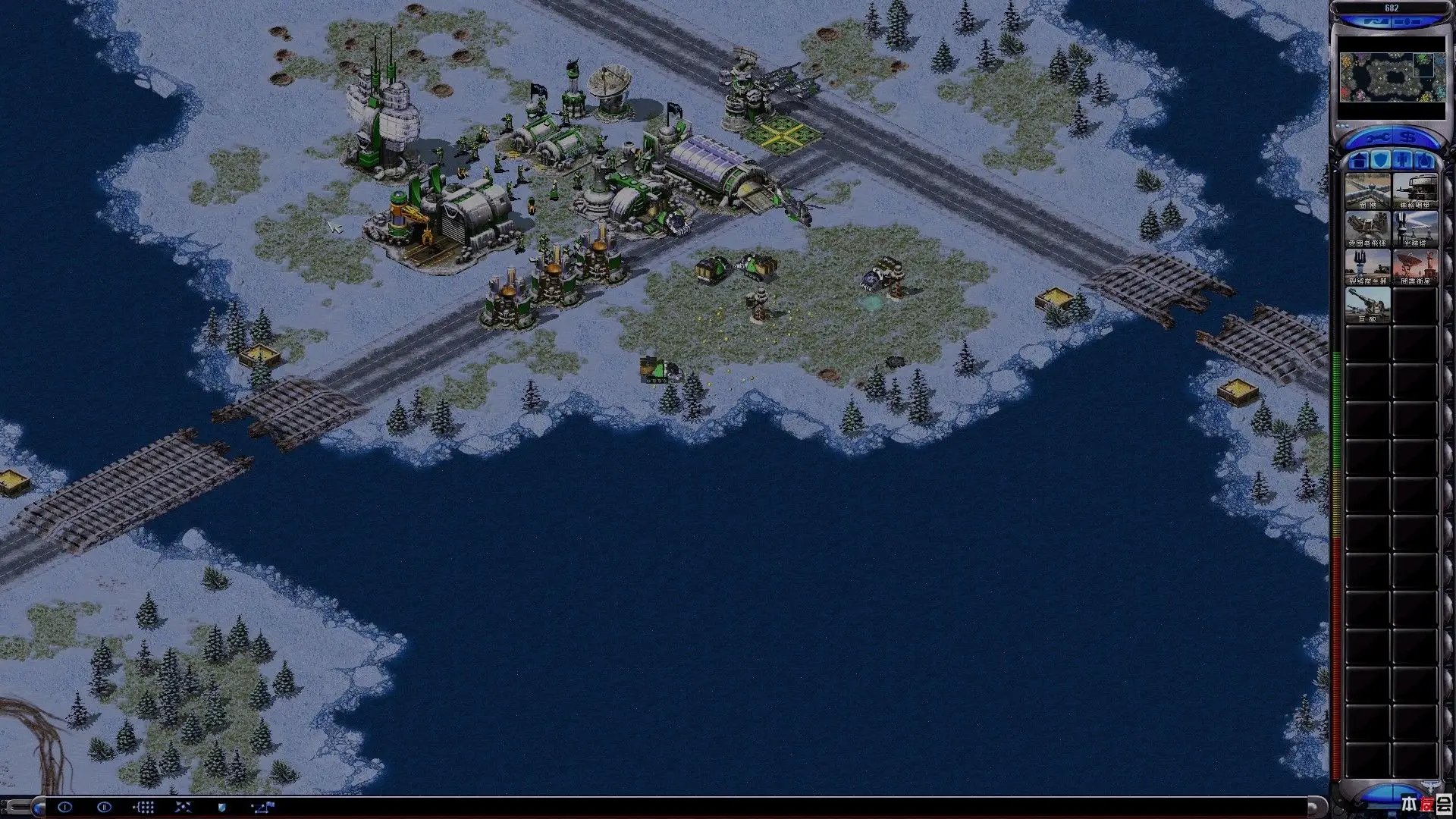
Task: Select team two on the command bar
Action: pos(104,807)
